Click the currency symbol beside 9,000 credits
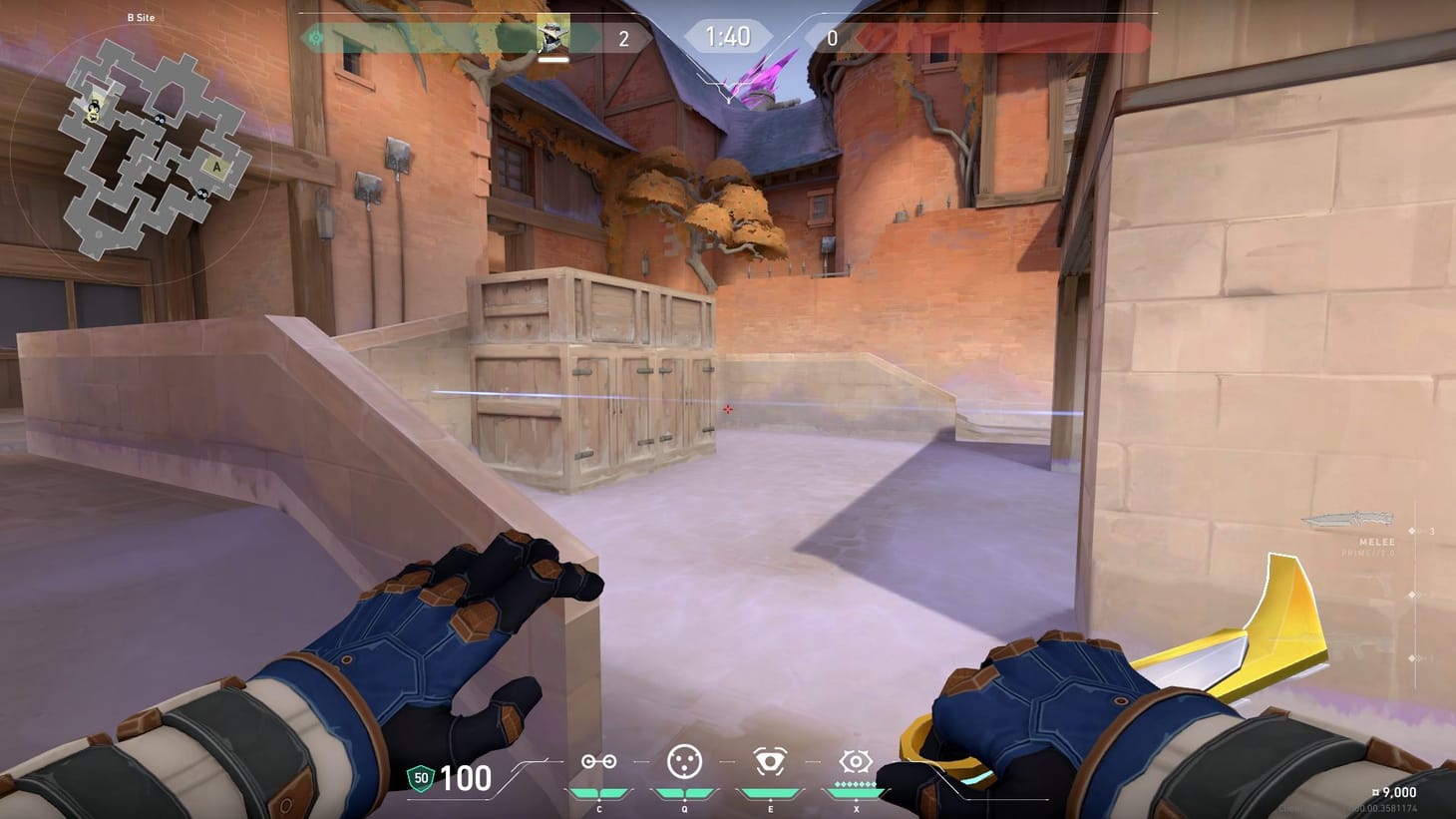Image resolution: width=1456 pixels, height=819 pixels. (x=1375, y=791)
